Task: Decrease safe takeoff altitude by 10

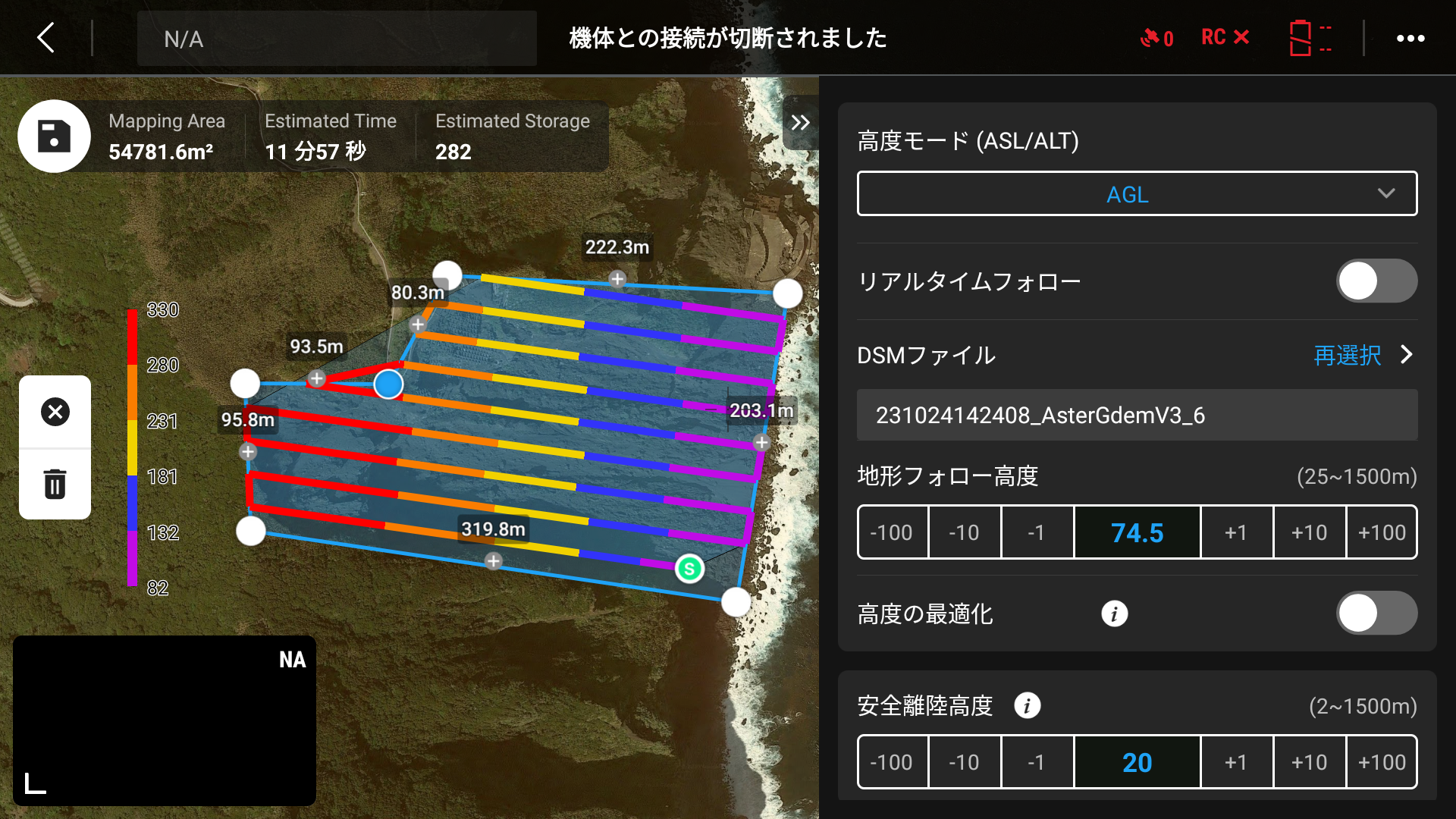Action: pyautogui.click(x=965, y=762)
